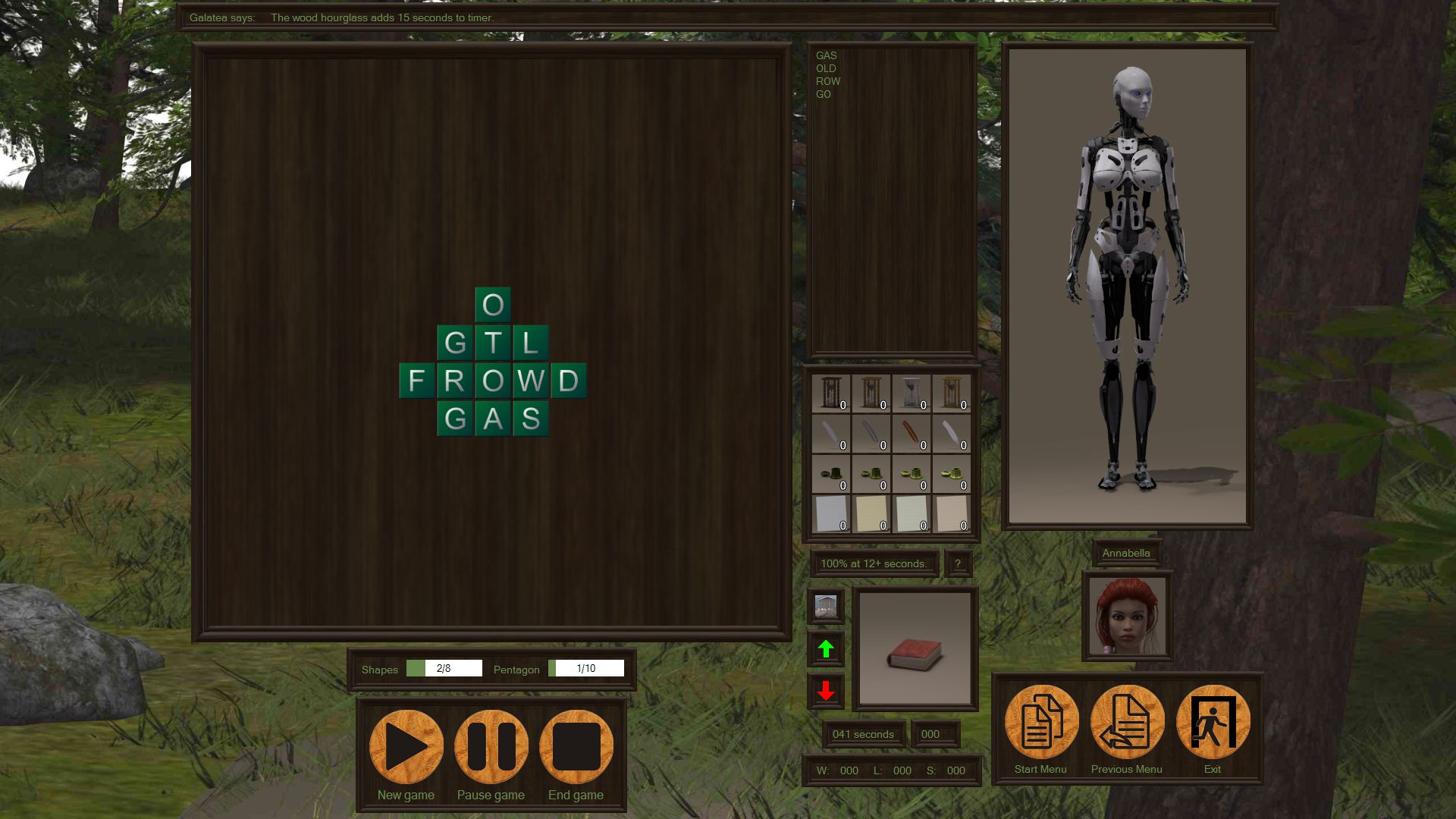The width and height of the screenshot is (1456, 819).
Task: End the current game
Action: pos(576,747)
